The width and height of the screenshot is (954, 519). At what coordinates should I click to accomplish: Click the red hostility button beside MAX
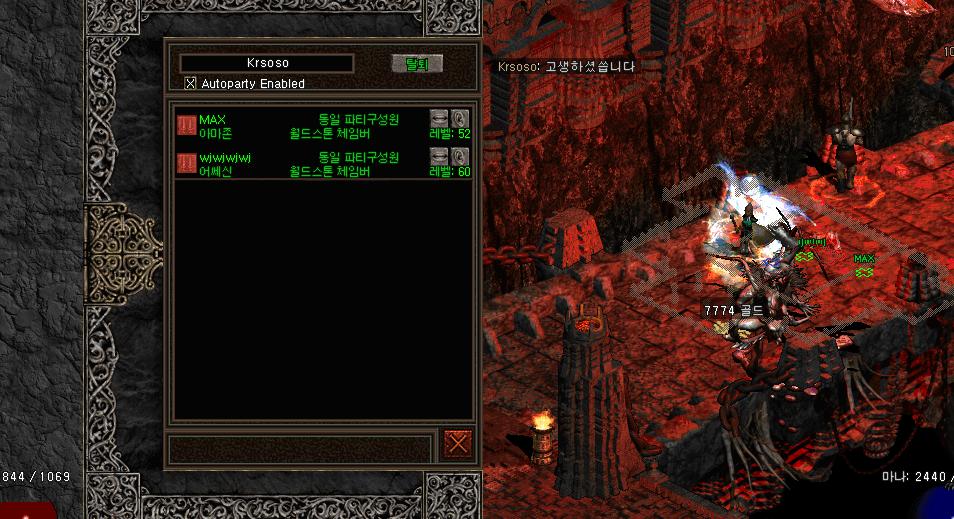coord(187,126)
